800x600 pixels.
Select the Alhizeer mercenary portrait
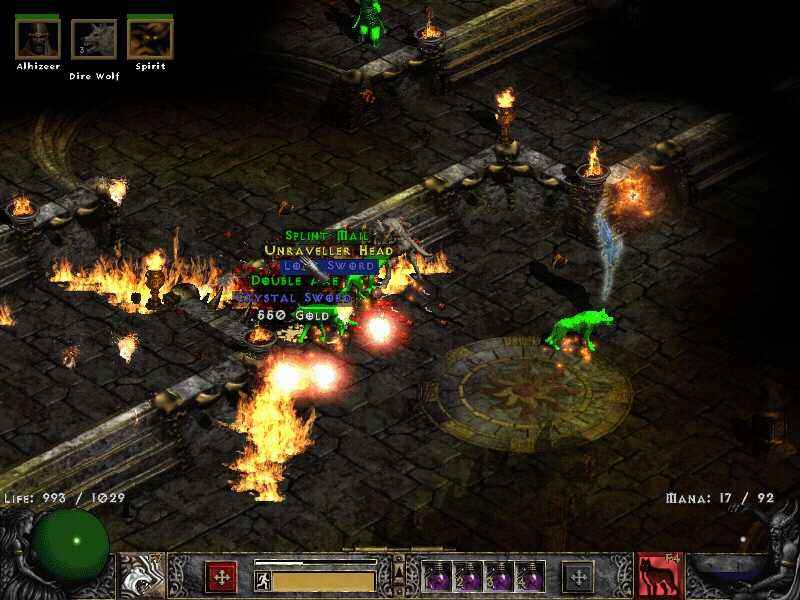tap(38, 40)
